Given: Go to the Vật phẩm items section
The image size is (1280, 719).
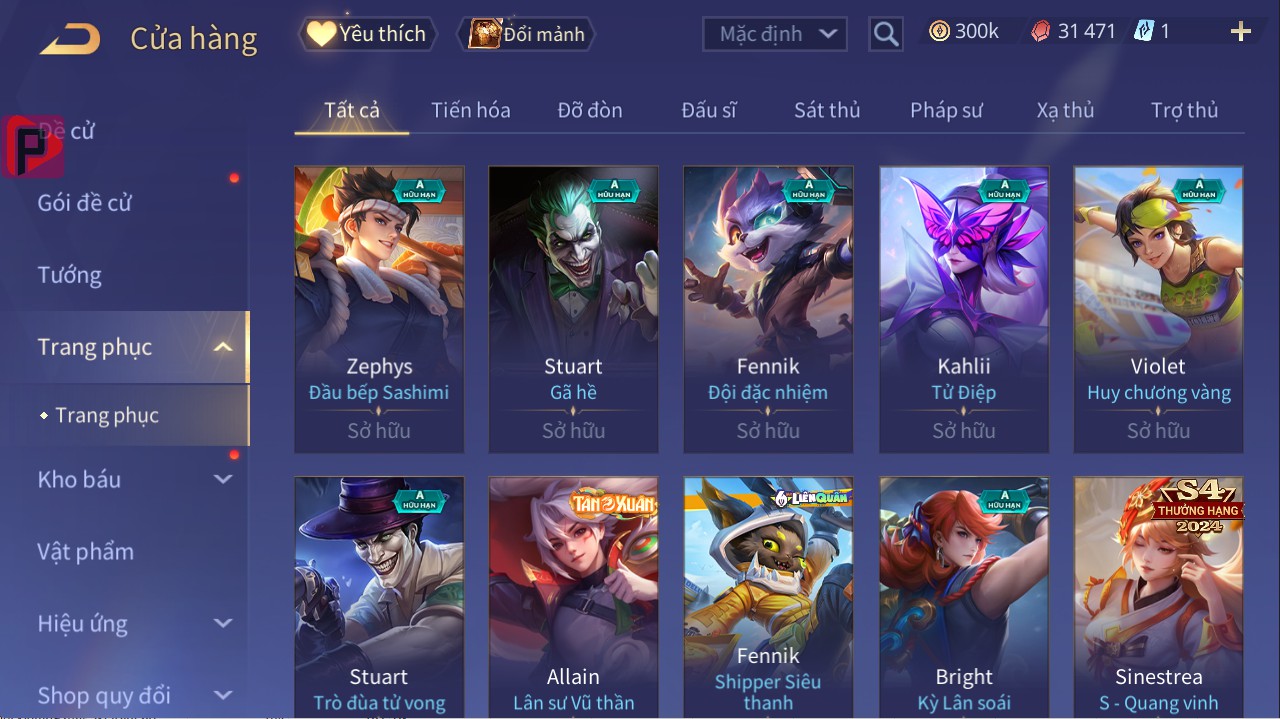Looking at the screenshot, I should coord(86,551).
